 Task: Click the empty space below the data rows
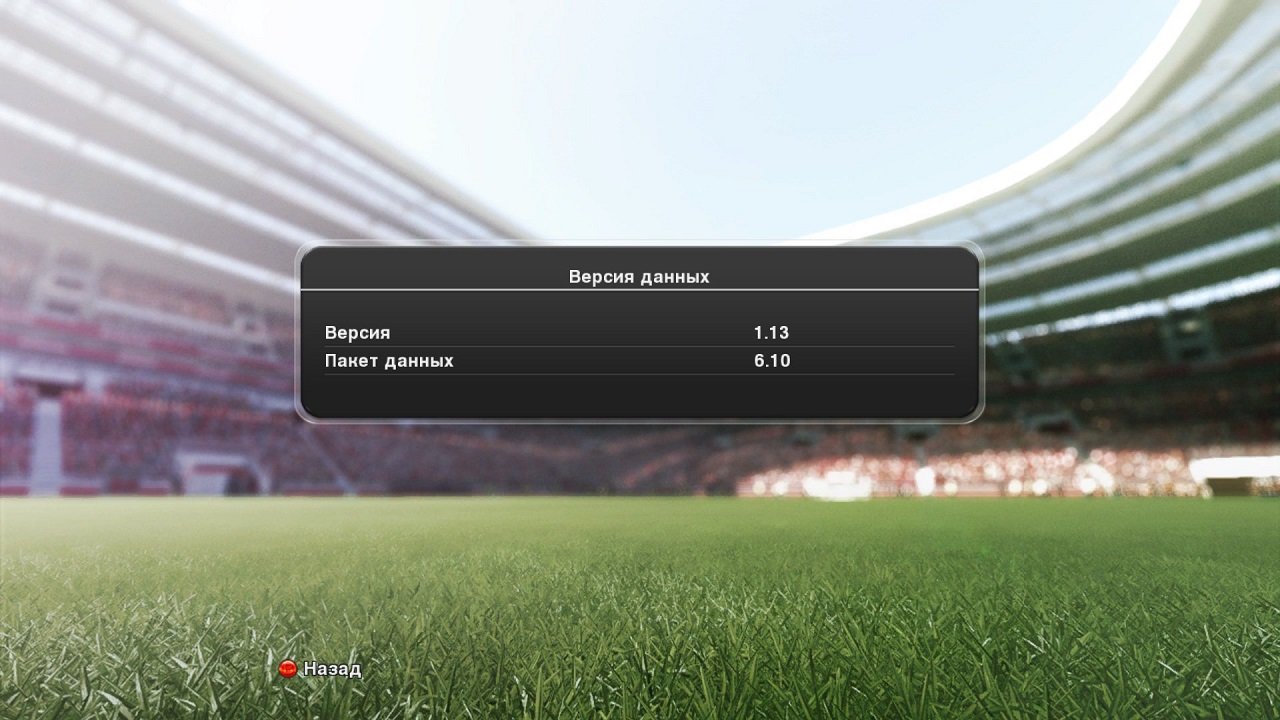point(640,400)
